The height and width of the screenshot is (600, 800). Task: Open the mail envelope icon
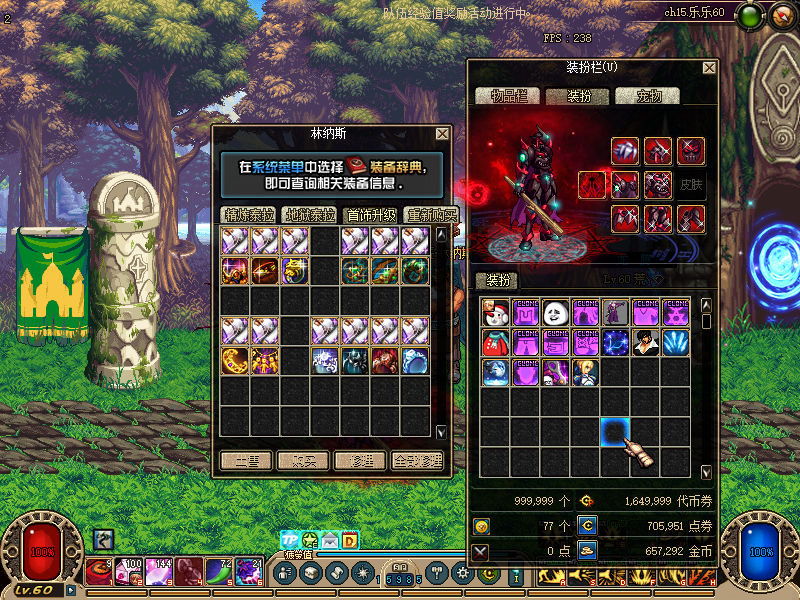pyautogui.click(x=330, y=541)
